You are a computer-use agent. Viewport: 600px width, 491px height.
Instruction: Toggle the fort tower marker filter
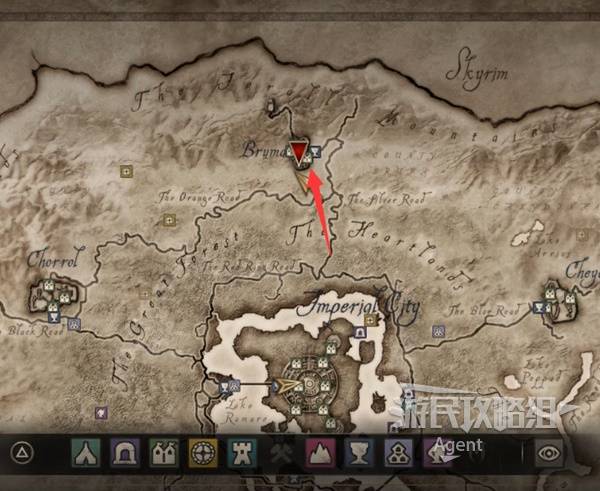point(240,454)
